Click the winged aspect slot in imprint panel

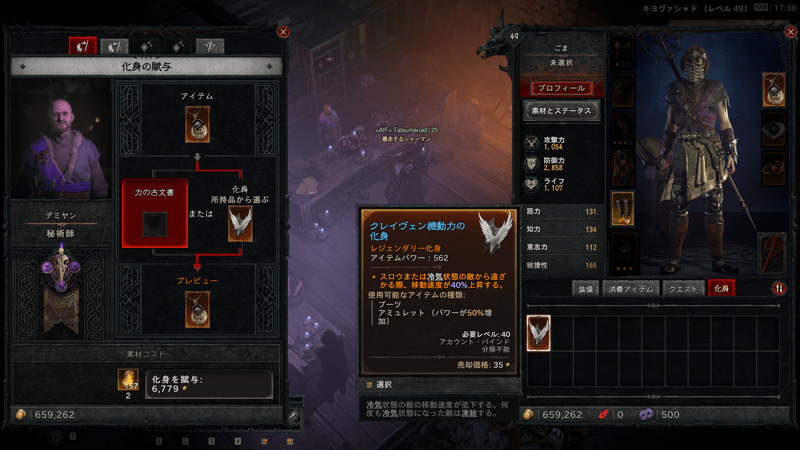click(x=240, y=225)
